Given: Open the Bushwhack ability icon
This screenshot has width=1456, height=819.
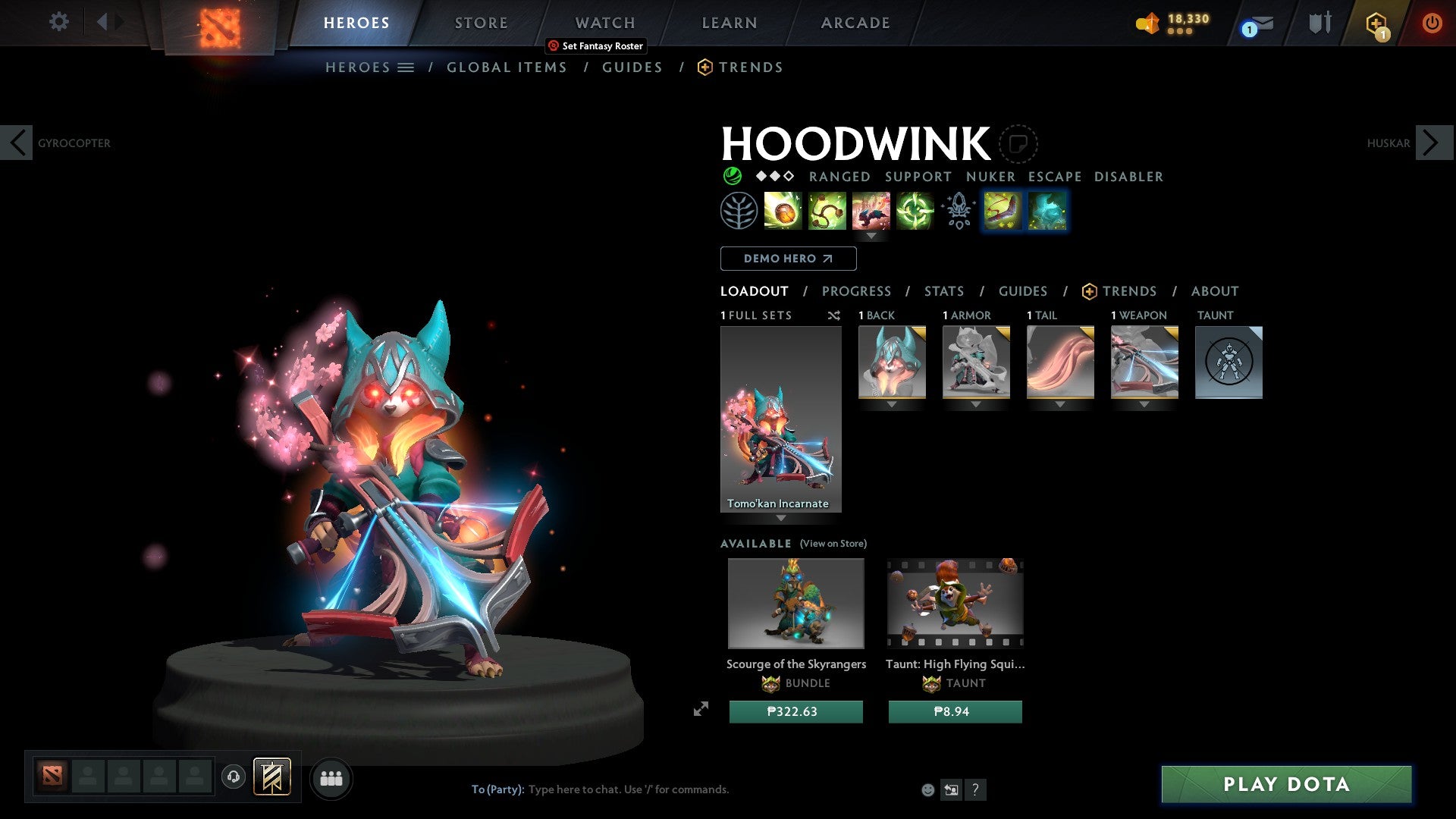Looking at the screenshot, I should click(827, 211).
